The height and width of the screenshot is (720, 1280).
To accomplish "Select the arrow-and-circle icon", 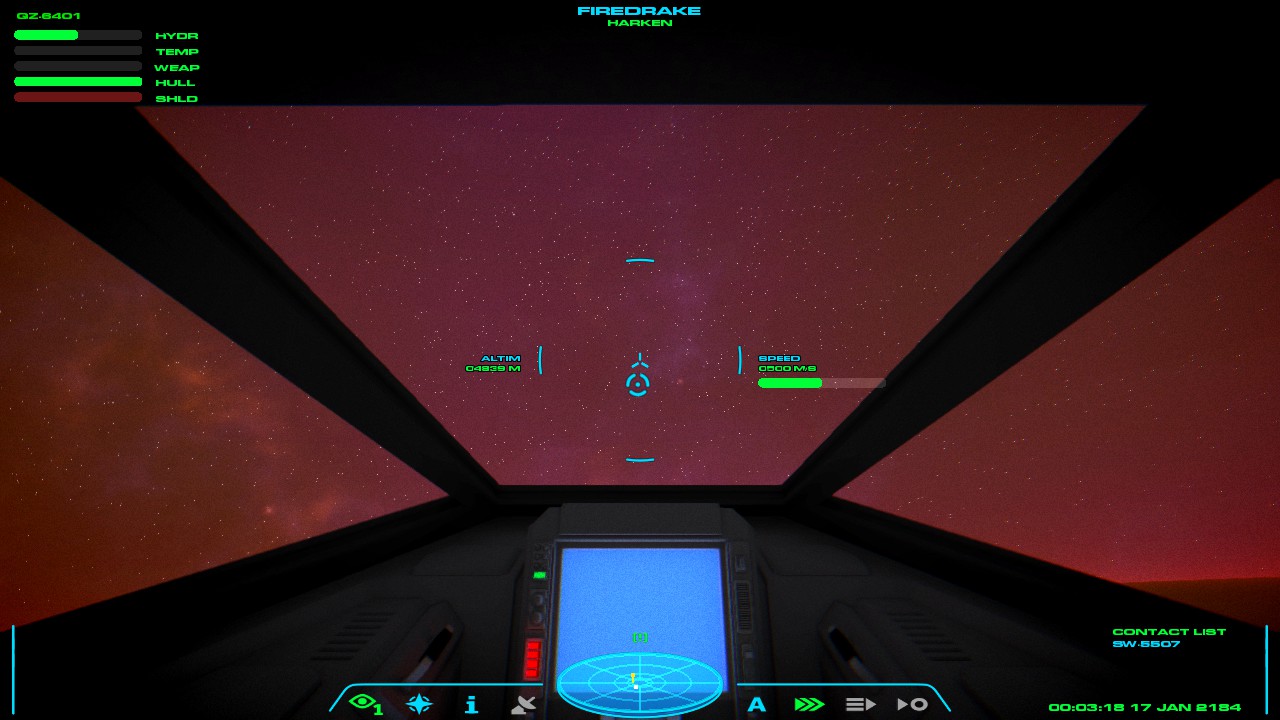I will 912,704.
